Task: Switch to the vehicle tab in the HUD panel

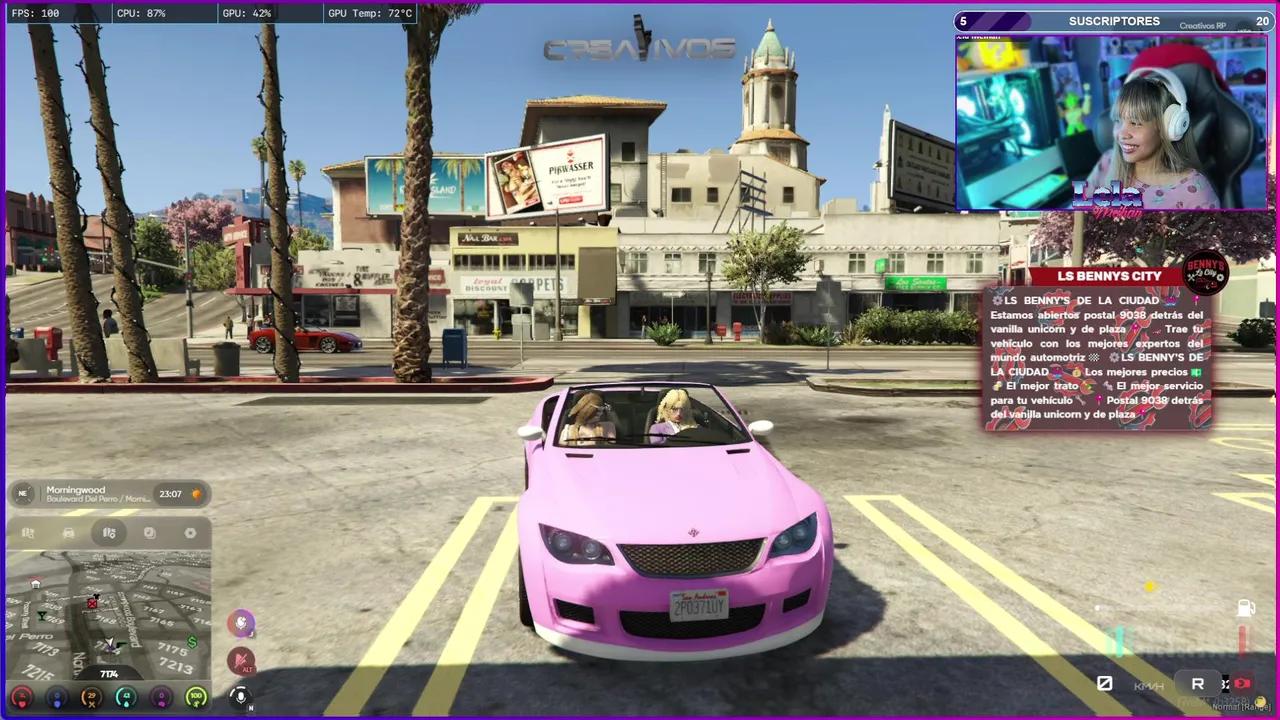Action: 68,533
